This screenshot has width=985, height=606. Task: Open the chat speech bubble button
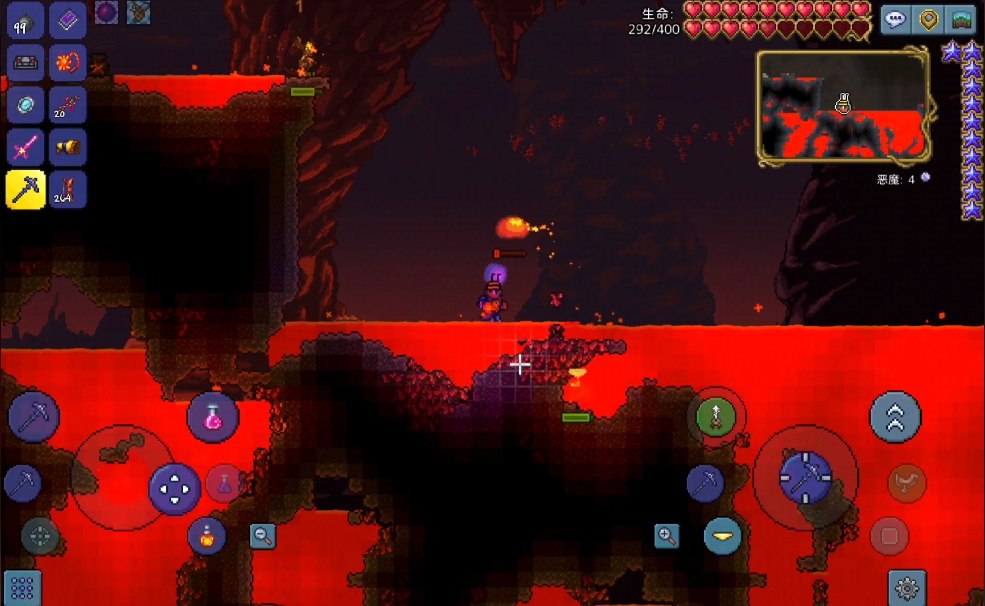(x=895, y=19)
